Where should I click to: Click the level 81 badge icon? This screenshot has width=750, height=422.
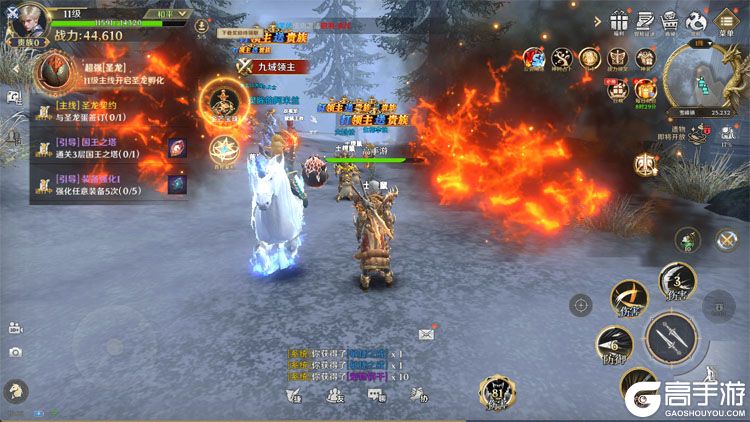[x=496, y=394]
